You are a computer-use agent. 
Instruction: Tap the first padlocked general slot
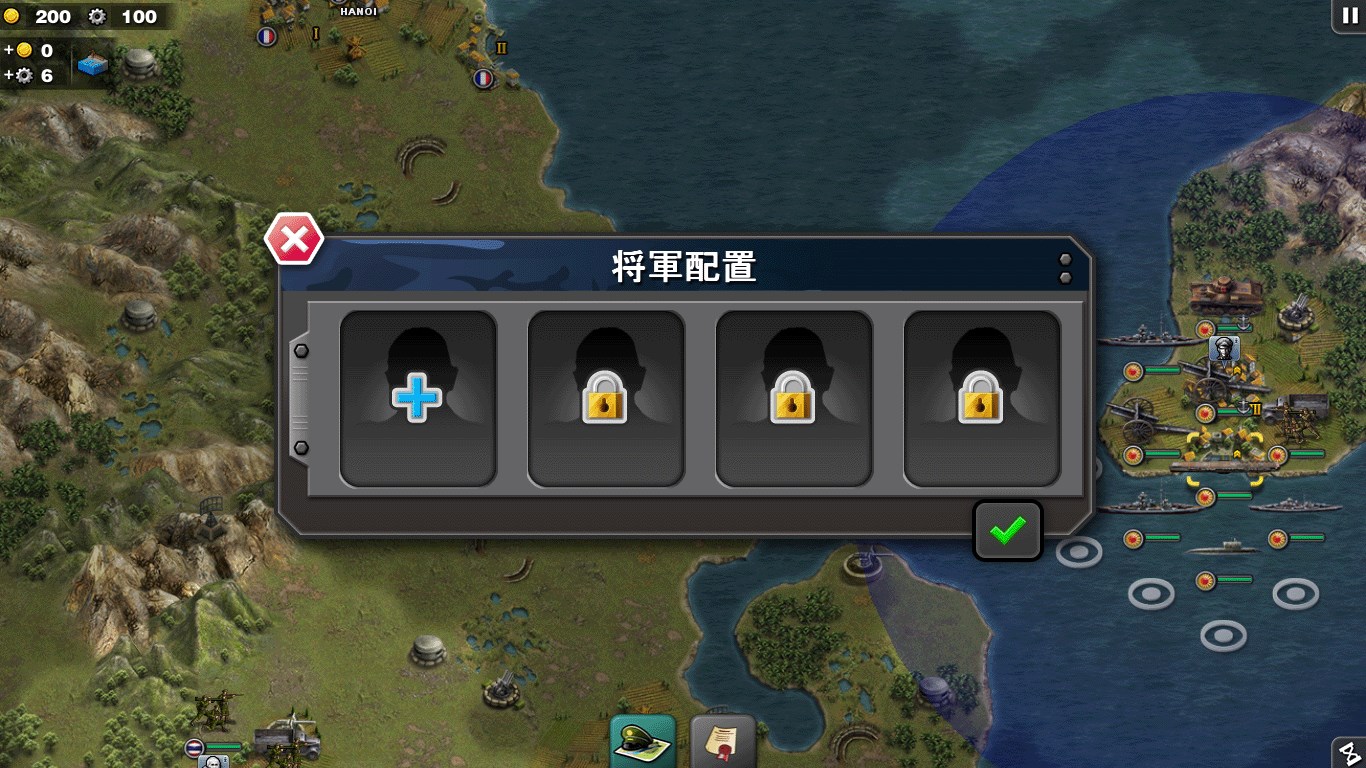[x=606, y=397]
